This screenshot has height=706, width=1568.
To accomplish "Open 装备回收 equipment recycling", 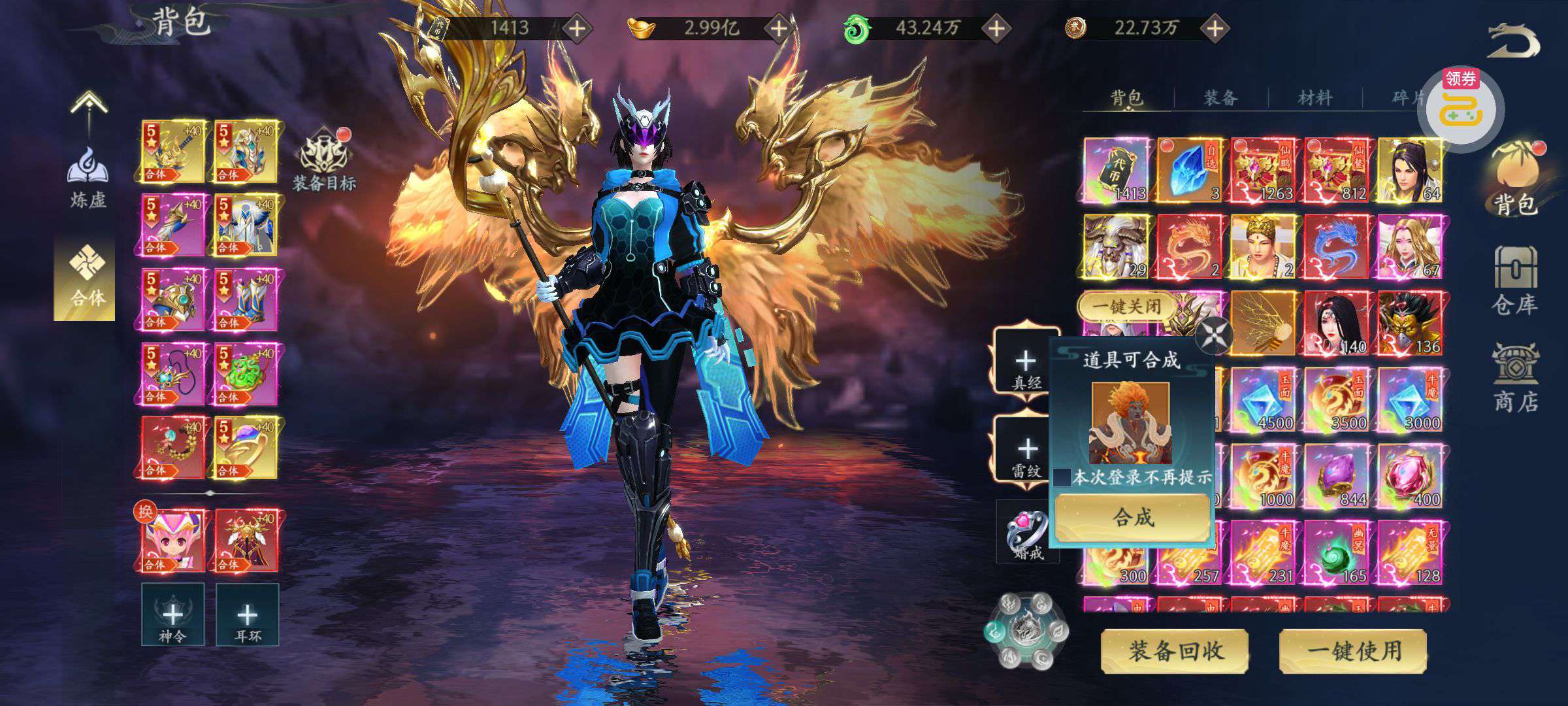I will (x=1175, y=651).
